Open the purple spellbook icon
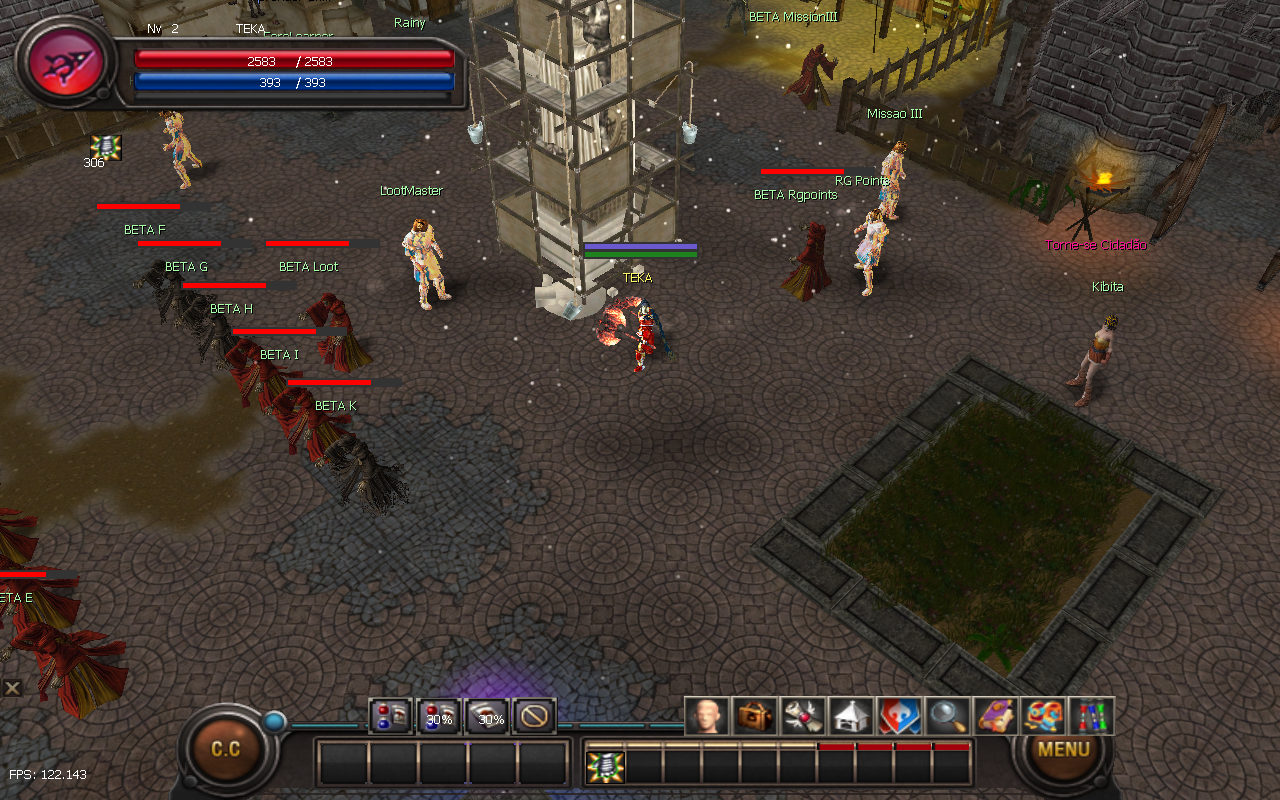The width and height of the screenshot is (1280, 800). click(x=995, y=716)
